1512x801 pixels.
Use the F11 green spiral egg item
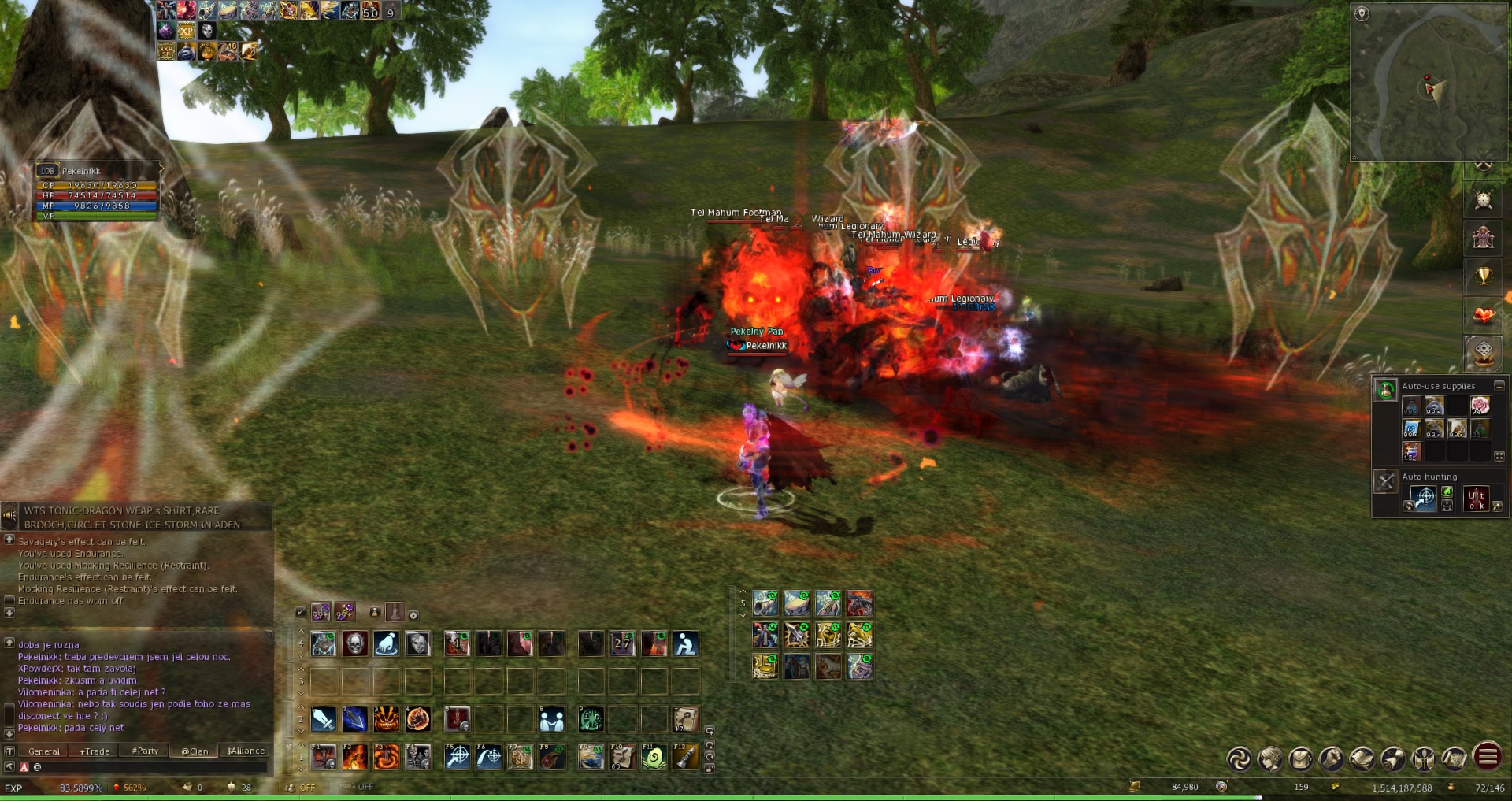(654, 757)
